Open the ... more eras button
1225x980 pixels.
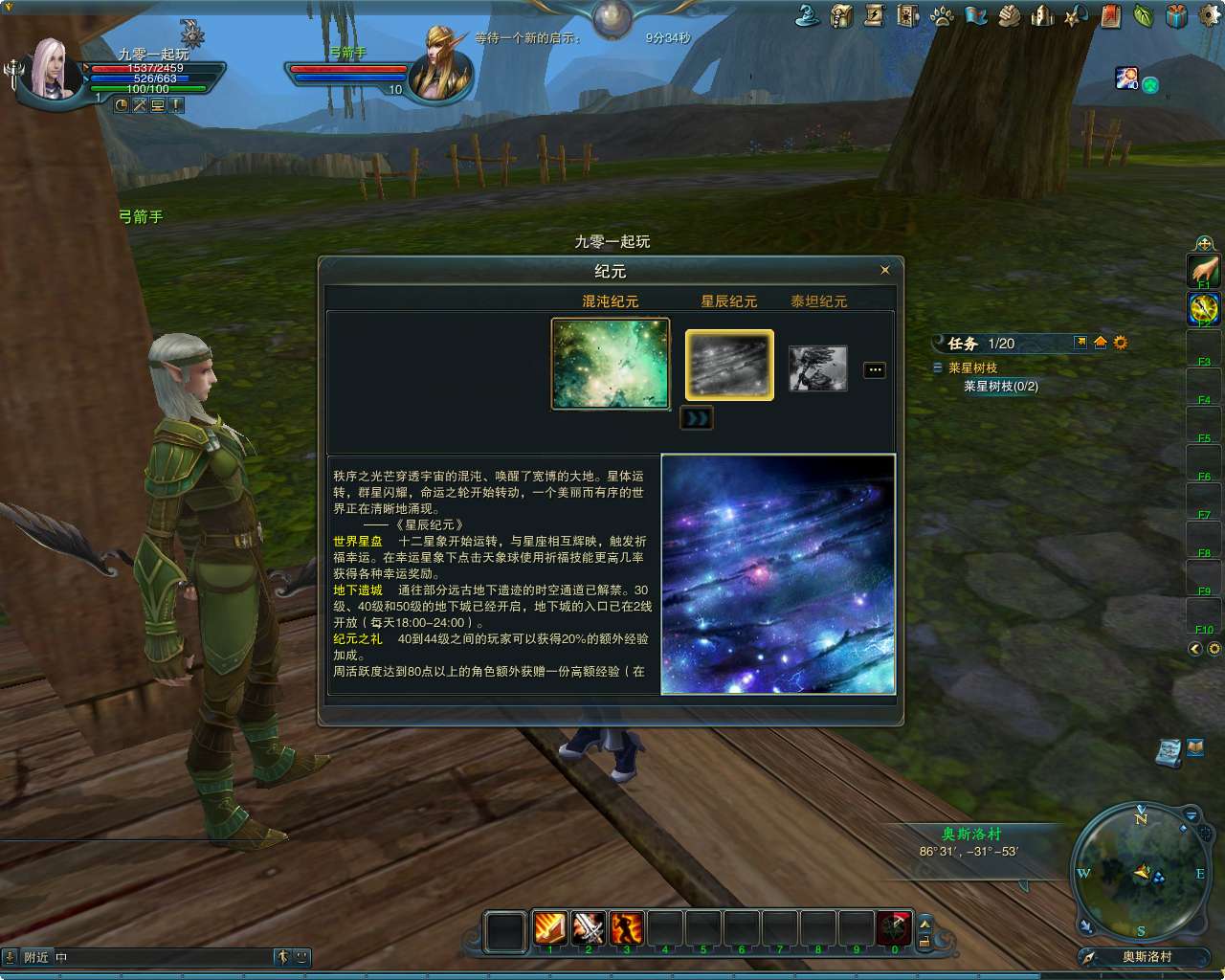click(873, 369)
